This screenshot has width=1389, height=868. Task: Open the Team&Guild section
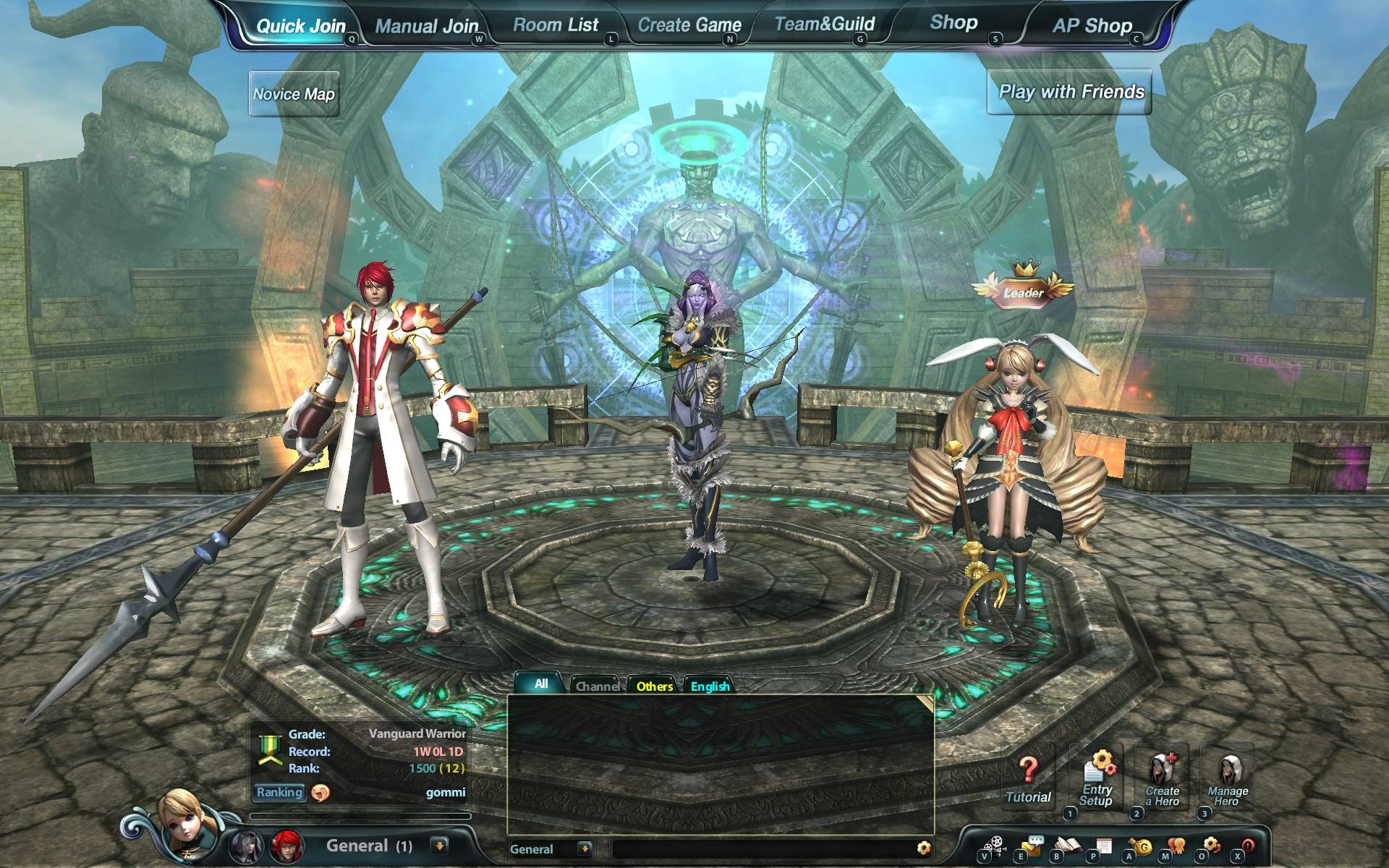(825, 25)
